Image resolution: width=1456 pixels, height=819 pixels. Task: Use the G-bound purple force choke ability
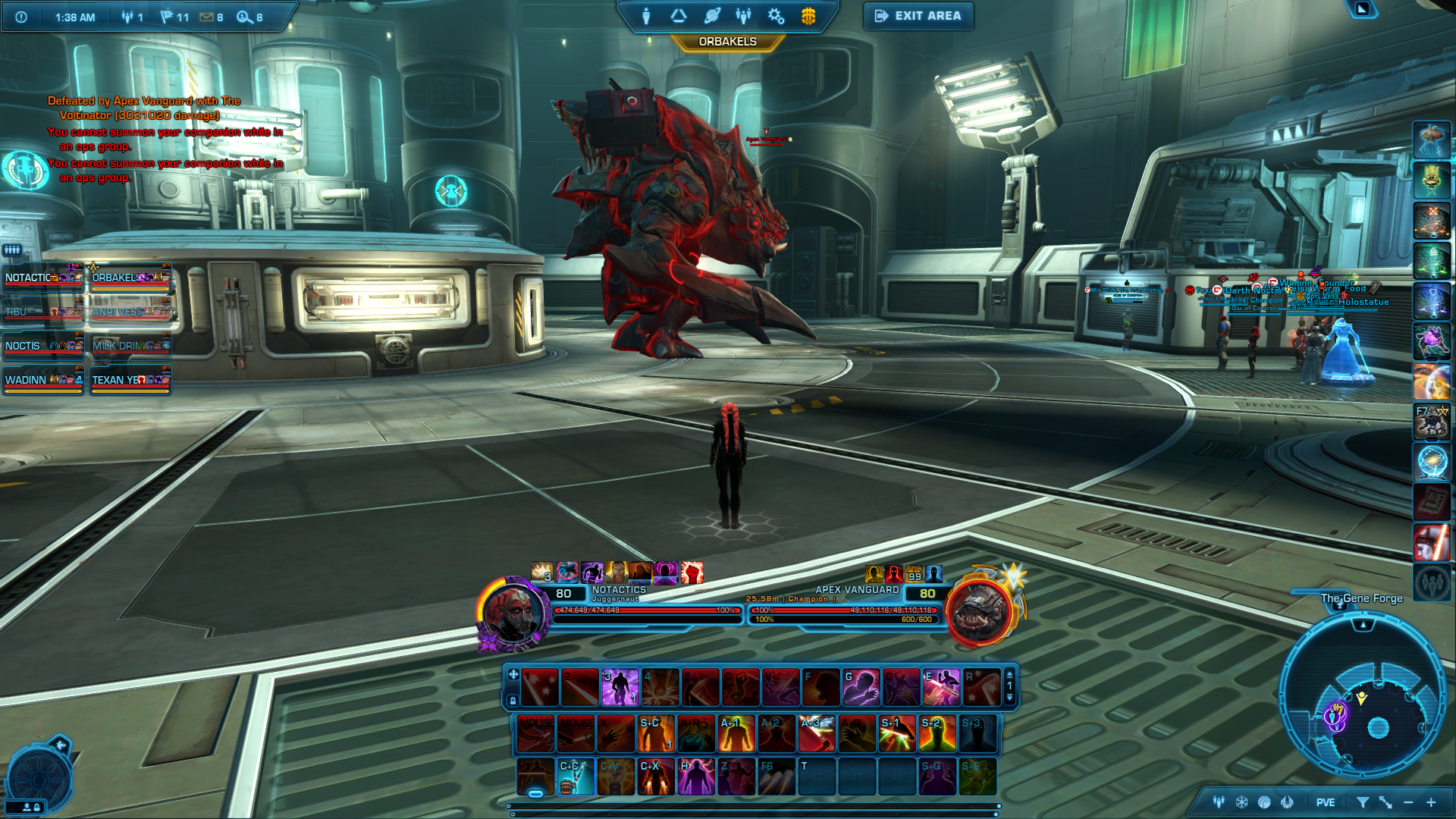click(x=861, y=687)
